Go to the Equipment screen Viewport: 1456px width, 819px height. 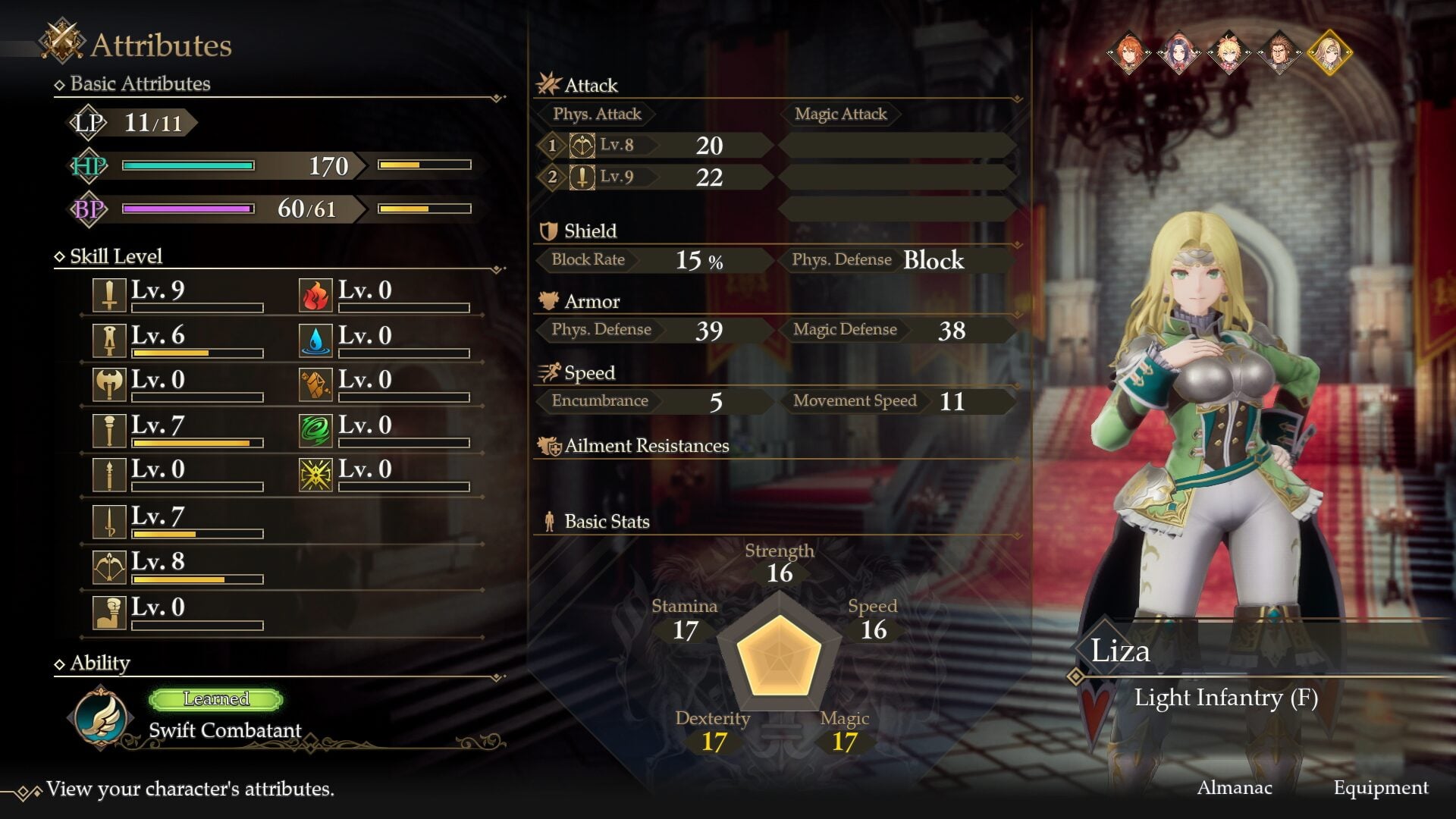(x=1380, y=788)
